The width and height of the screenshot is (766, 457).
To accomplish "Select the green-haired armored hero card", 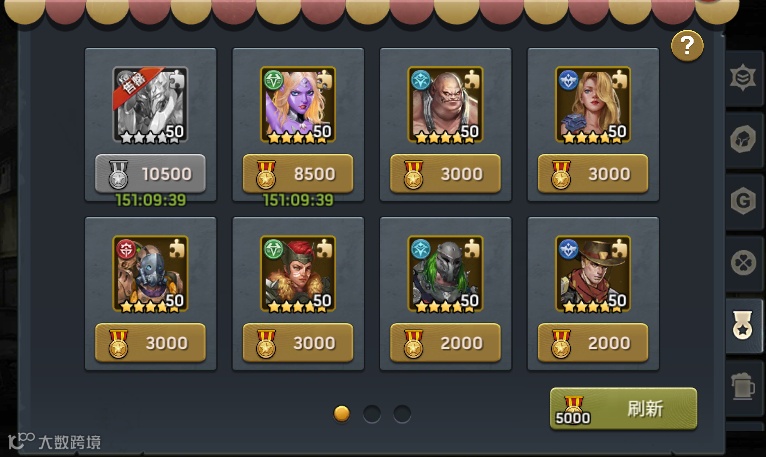I will (x=445, y=273).
